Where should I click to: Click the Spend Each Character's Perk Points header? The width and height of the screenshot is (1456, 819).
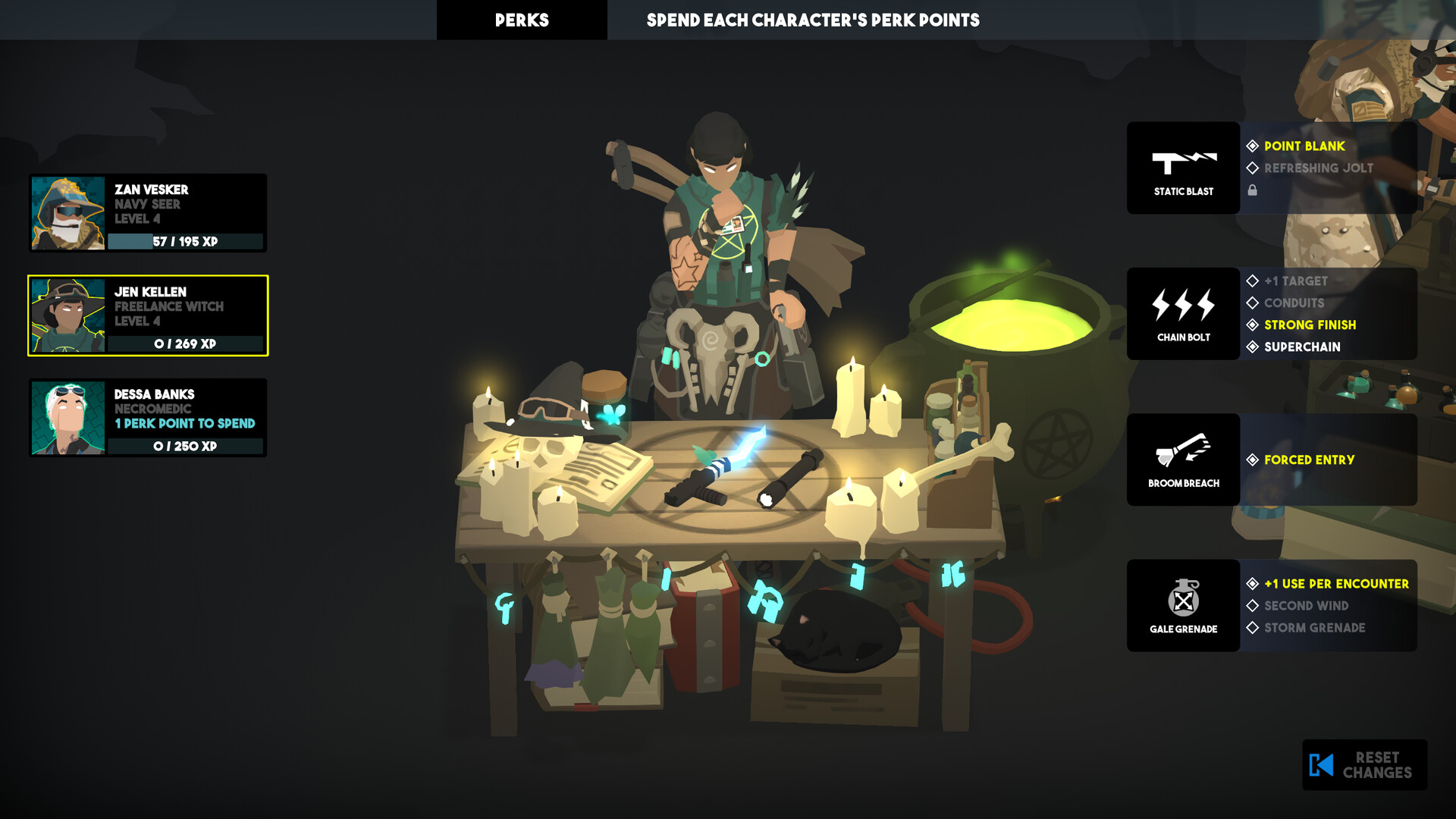coord(814,20)
